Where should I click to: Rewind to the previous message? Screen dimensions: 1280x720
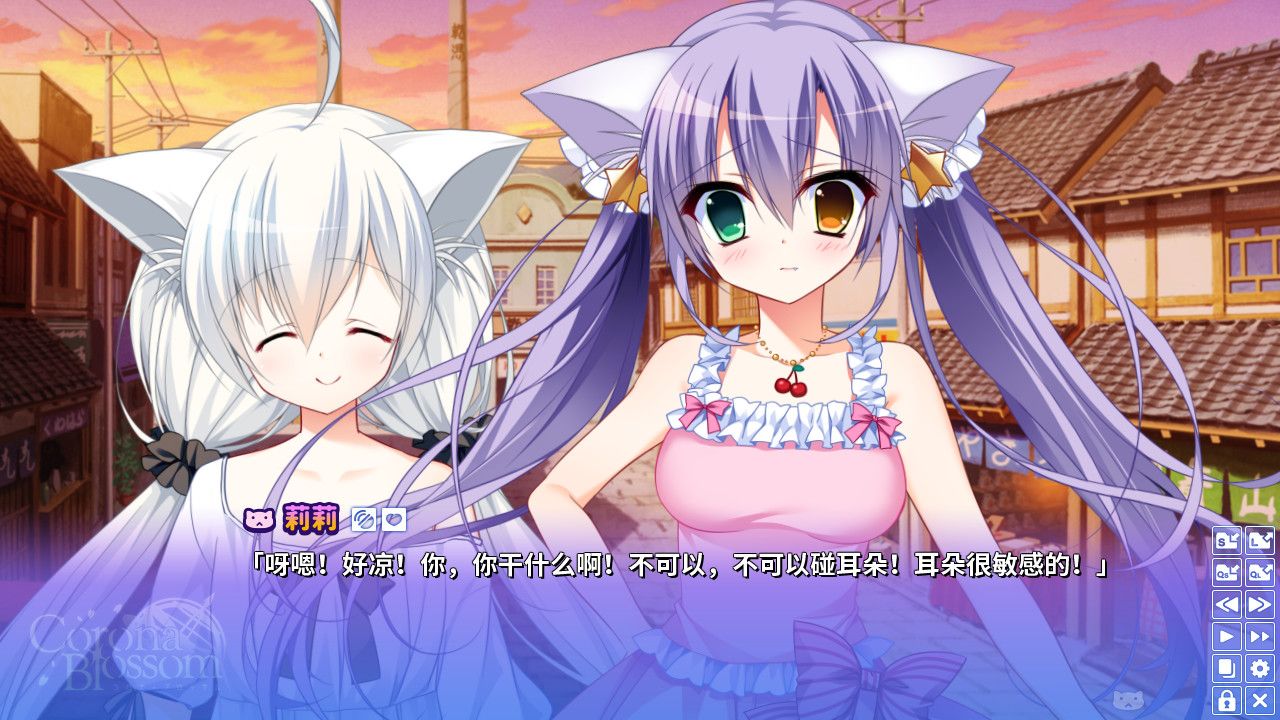point(1226,604)
